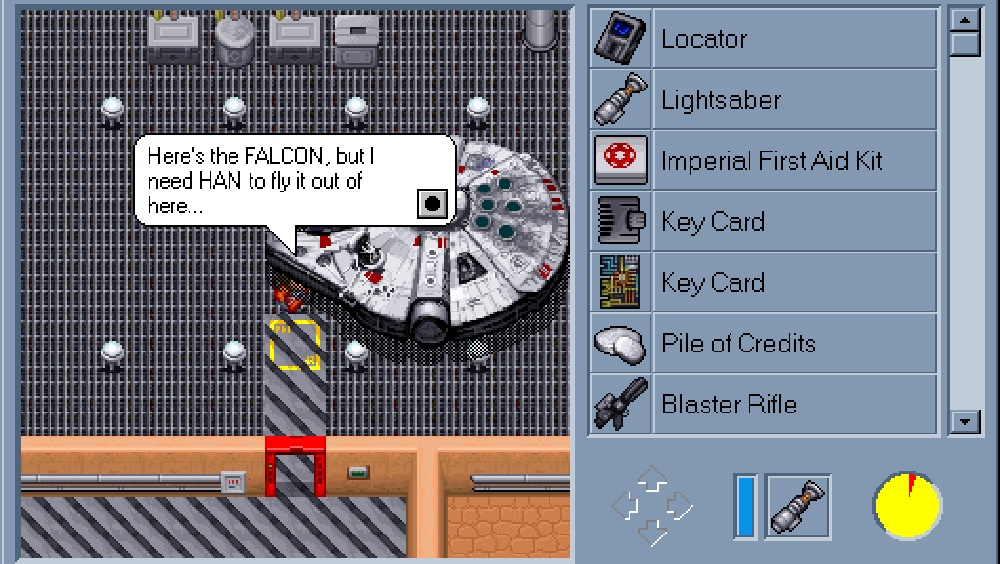Image resolution: width=1000 pixels, height=564 pixels.
Task: Click the inventory scroll down arrow
Action: pyautogui.click(x=964, y=422)
